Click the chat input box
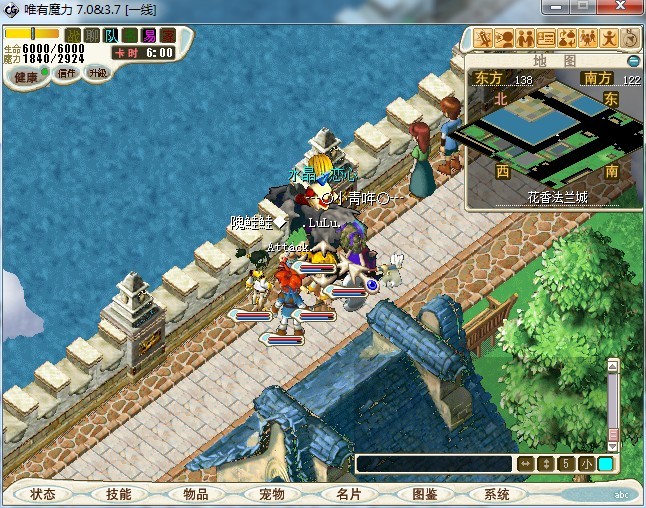The height and width of the screenshot is (508, 646). pyautogui.click(x=434, y=464)
